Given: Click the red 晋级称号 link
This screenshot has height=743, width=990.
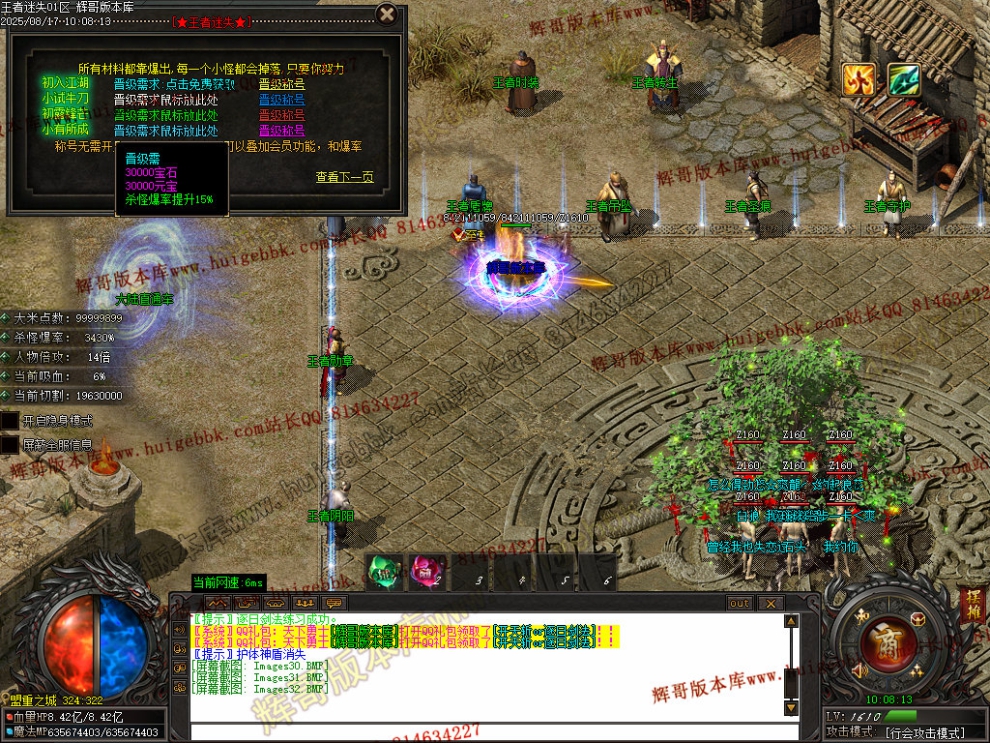Looking at the screenshot, I should [282, 114].
